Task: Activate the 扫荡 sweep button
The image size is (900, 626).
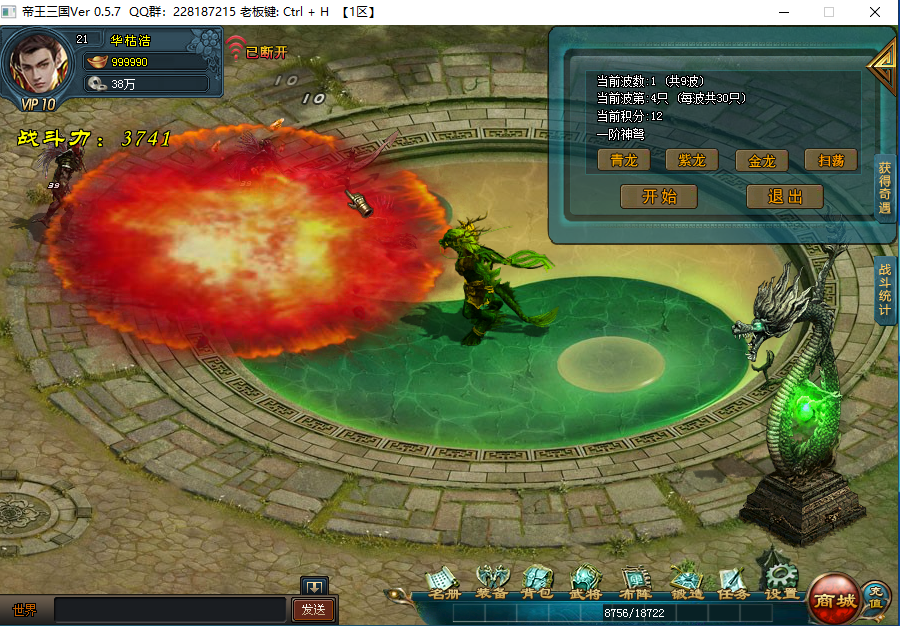Action: tap(830, 160)
